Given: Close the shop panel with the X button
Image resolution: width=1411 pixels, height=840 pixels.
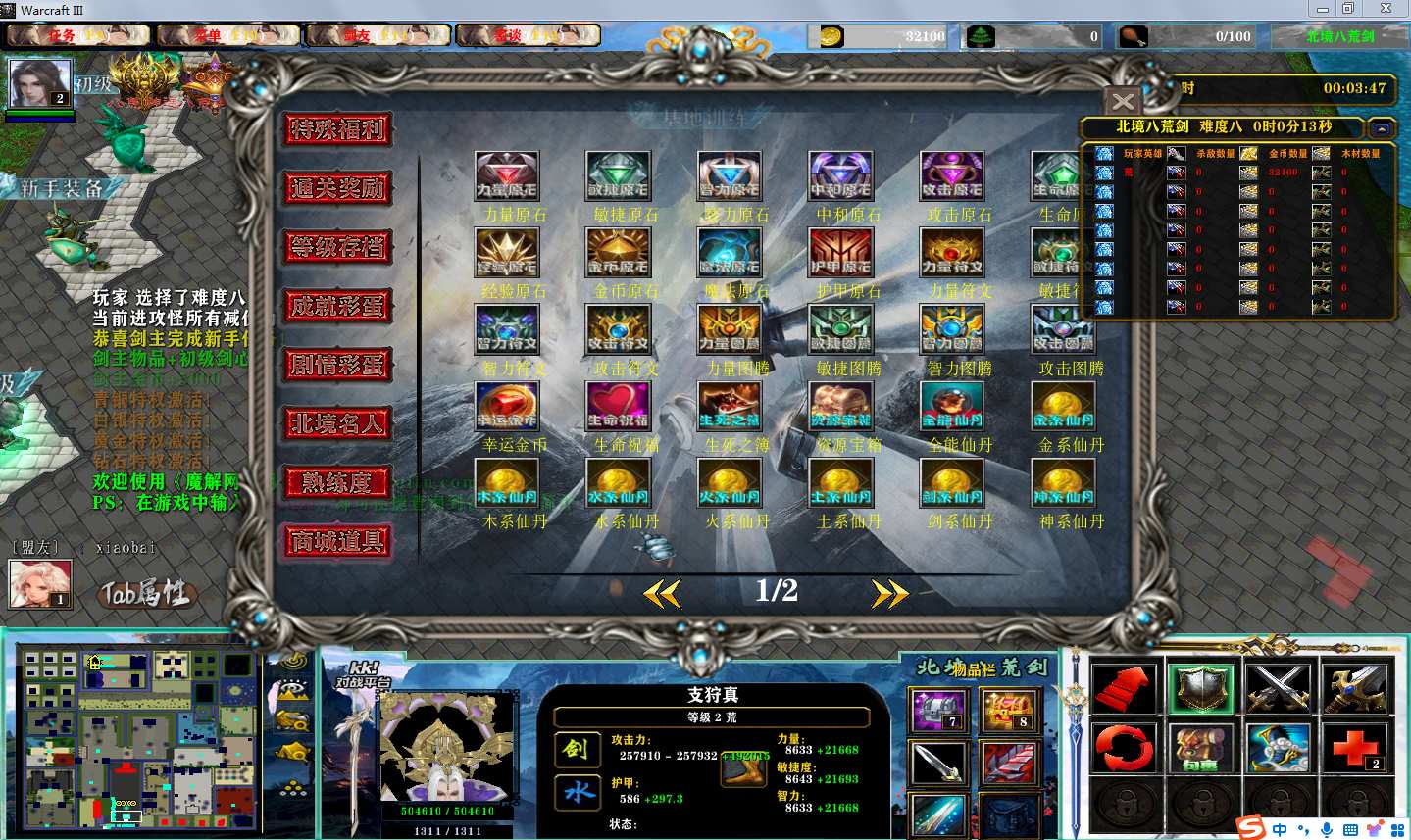Looking at the screenshot, I should coord(1123,101).
